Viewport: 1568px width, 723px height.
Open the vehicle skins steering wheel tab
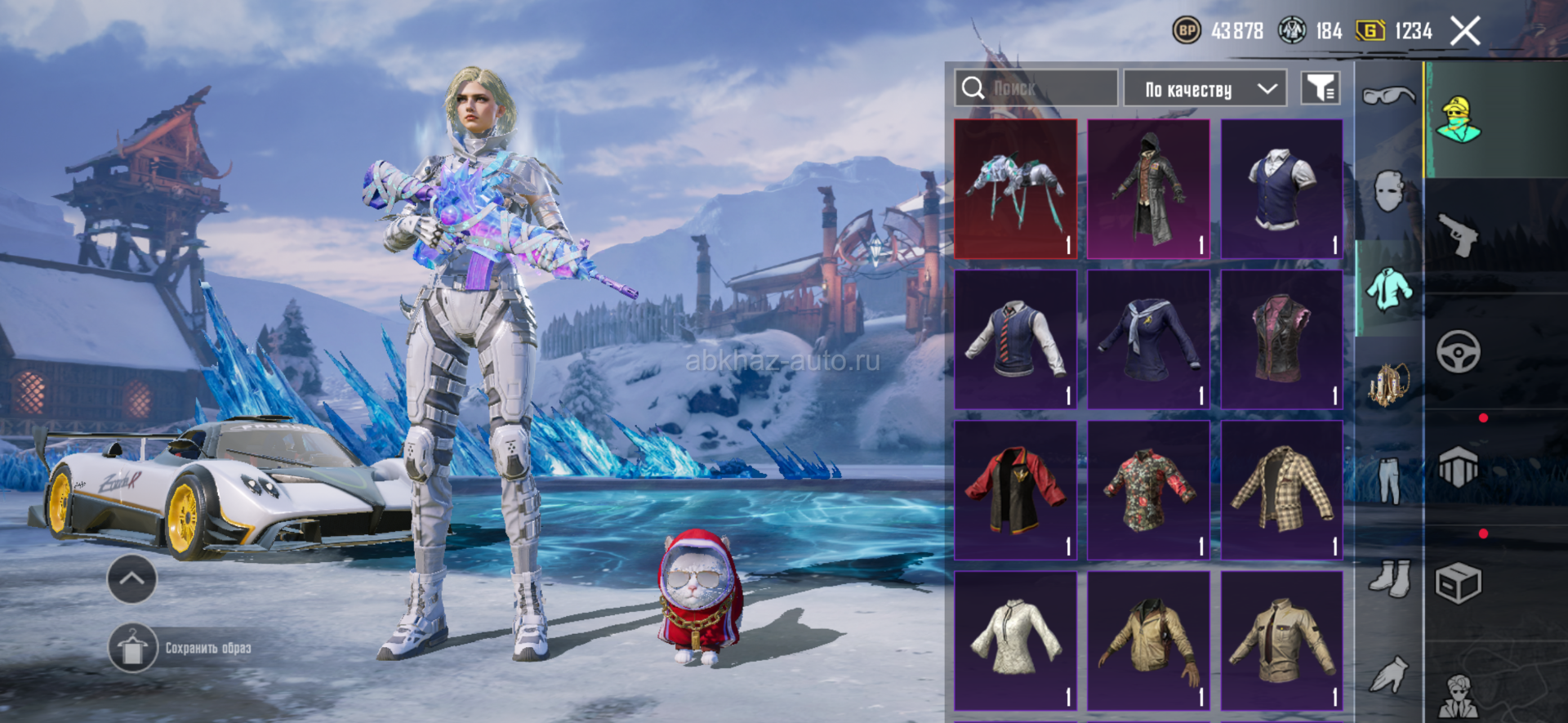point(1459,352)
